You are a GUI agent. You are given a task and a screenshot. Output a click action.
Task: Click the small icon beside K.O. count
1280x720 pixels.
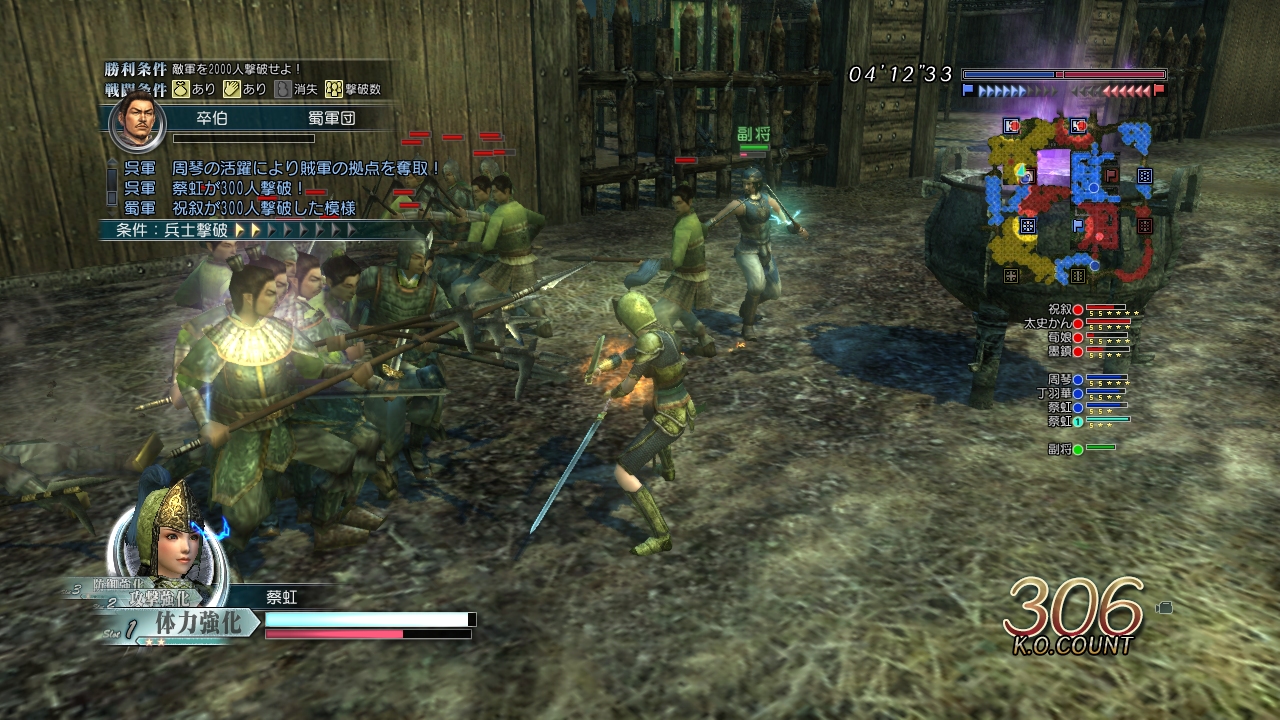coord(1165,607)
